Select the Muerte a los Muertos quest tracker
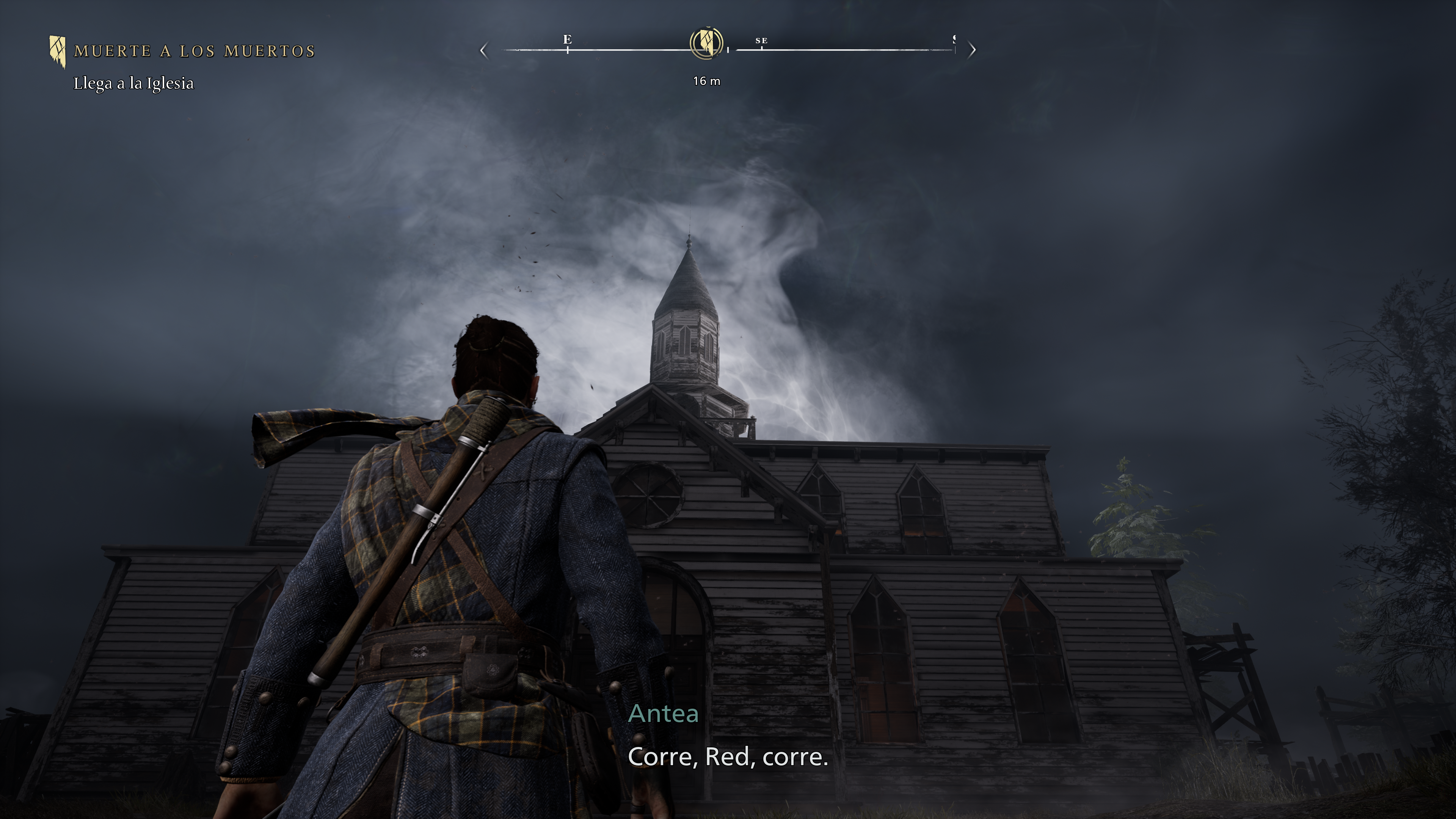 coord(195,51)
